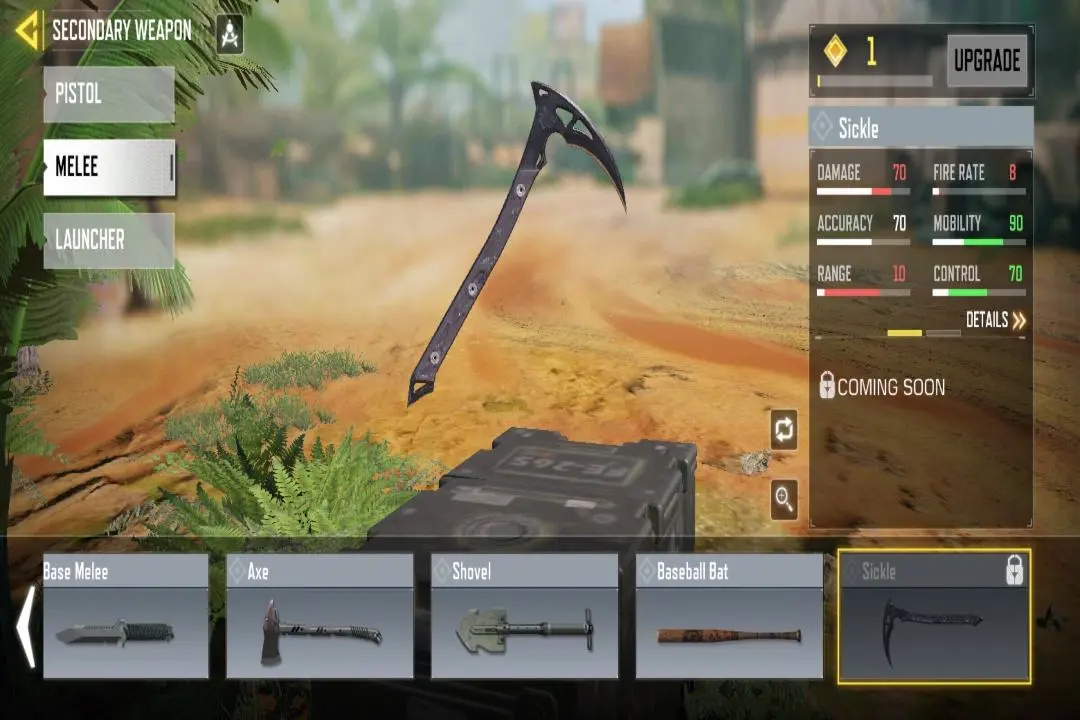Choose the Baseball Bat card
This screenshot has height=720, width=1080.
pos(729,616)
